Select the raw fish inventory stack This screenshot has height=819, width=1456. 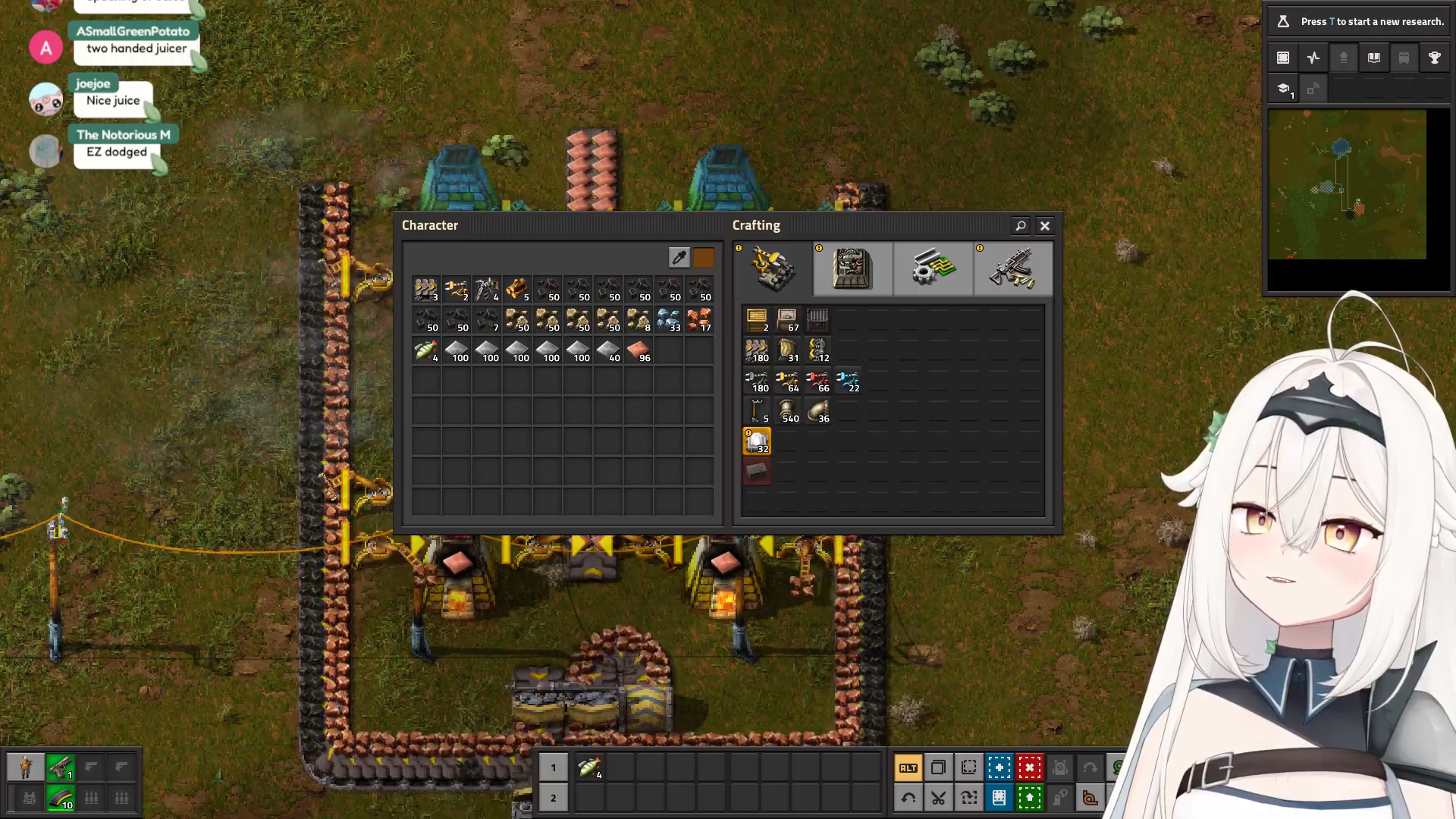[426, 351]
